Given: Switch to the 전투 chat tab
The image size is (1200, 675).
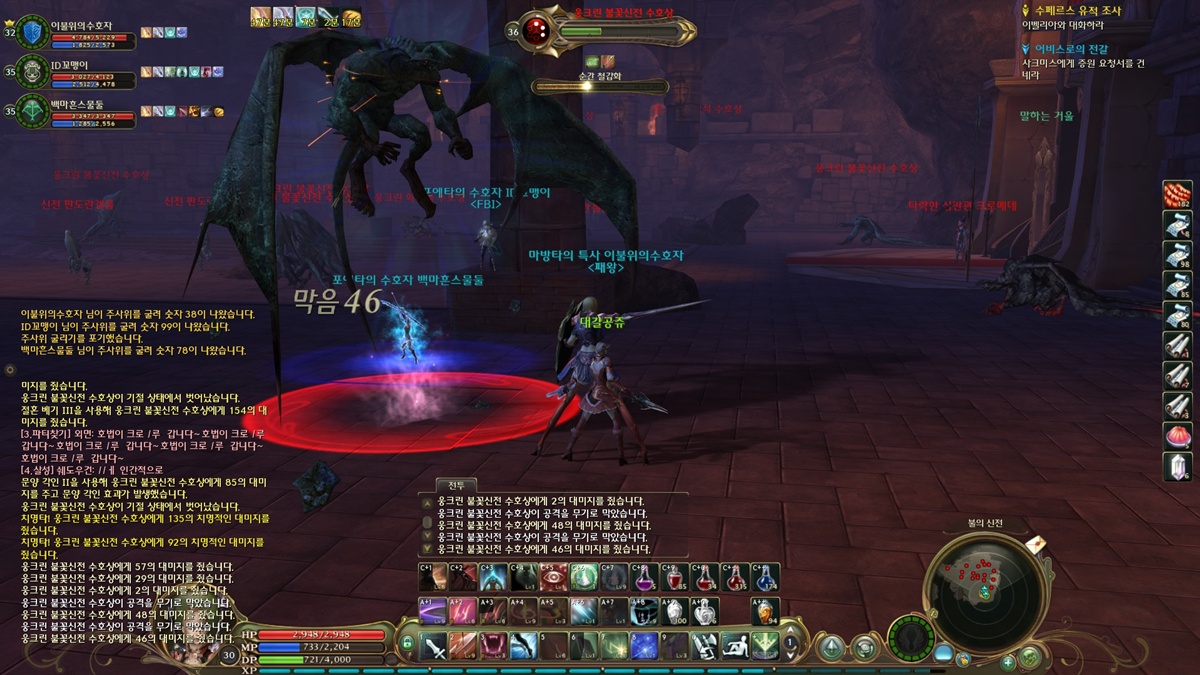Looking at the screenshot, I should 455,485.
